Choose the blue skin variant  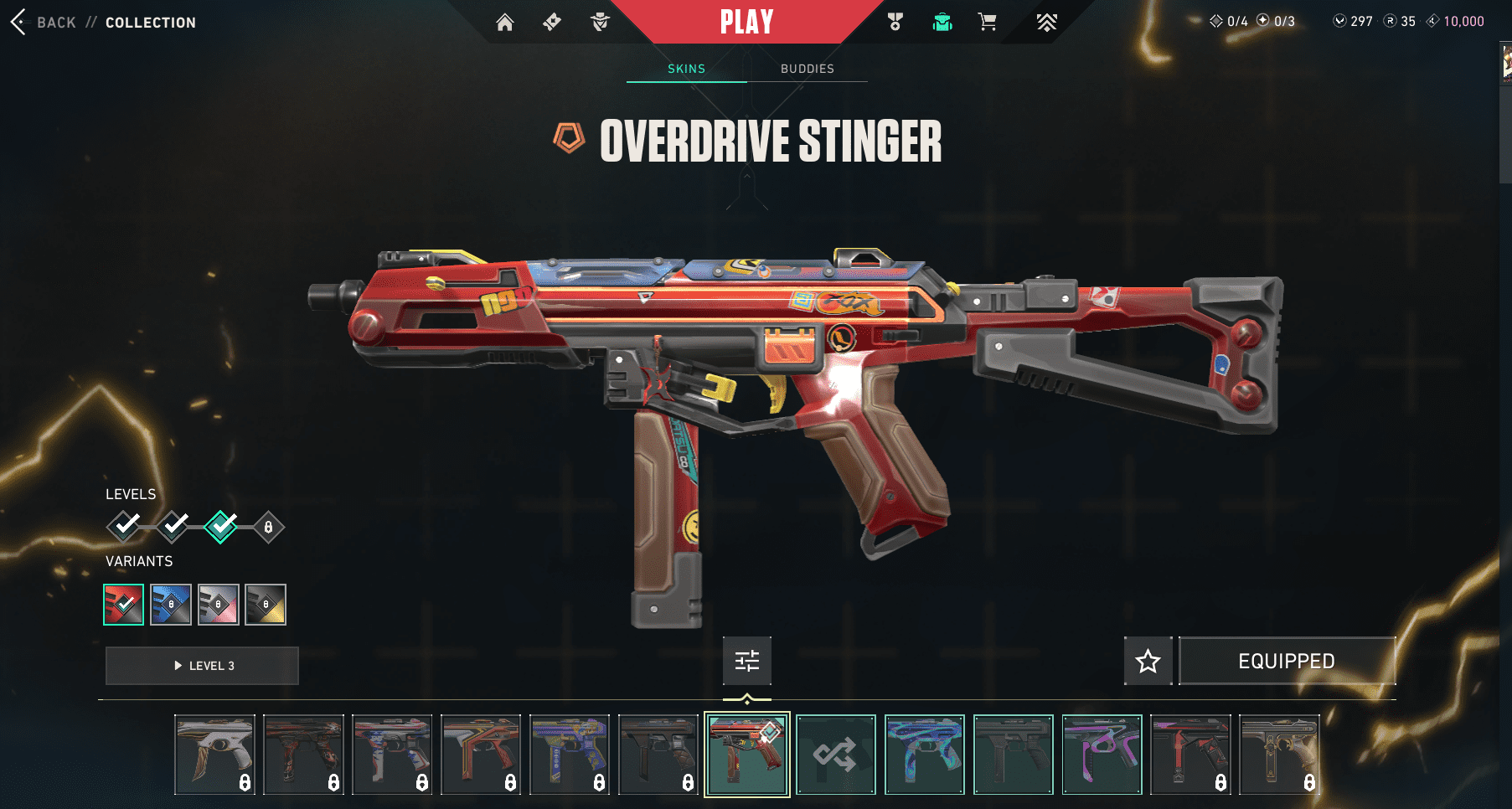click(x=171, y=605)
